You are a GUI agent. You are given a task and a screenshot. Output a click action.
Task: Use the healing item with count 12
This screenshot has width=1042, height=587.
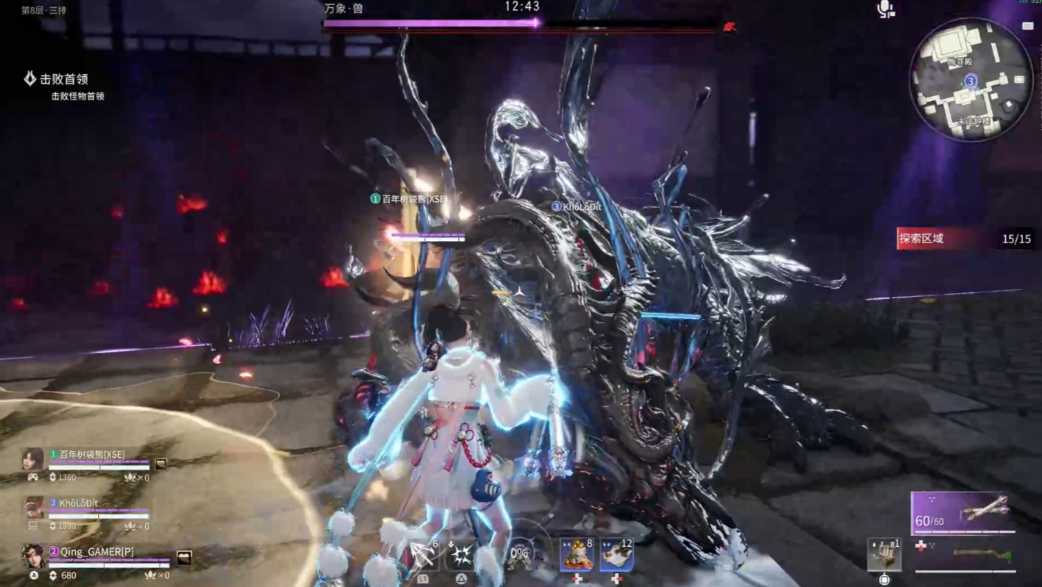tap(616, 553)
